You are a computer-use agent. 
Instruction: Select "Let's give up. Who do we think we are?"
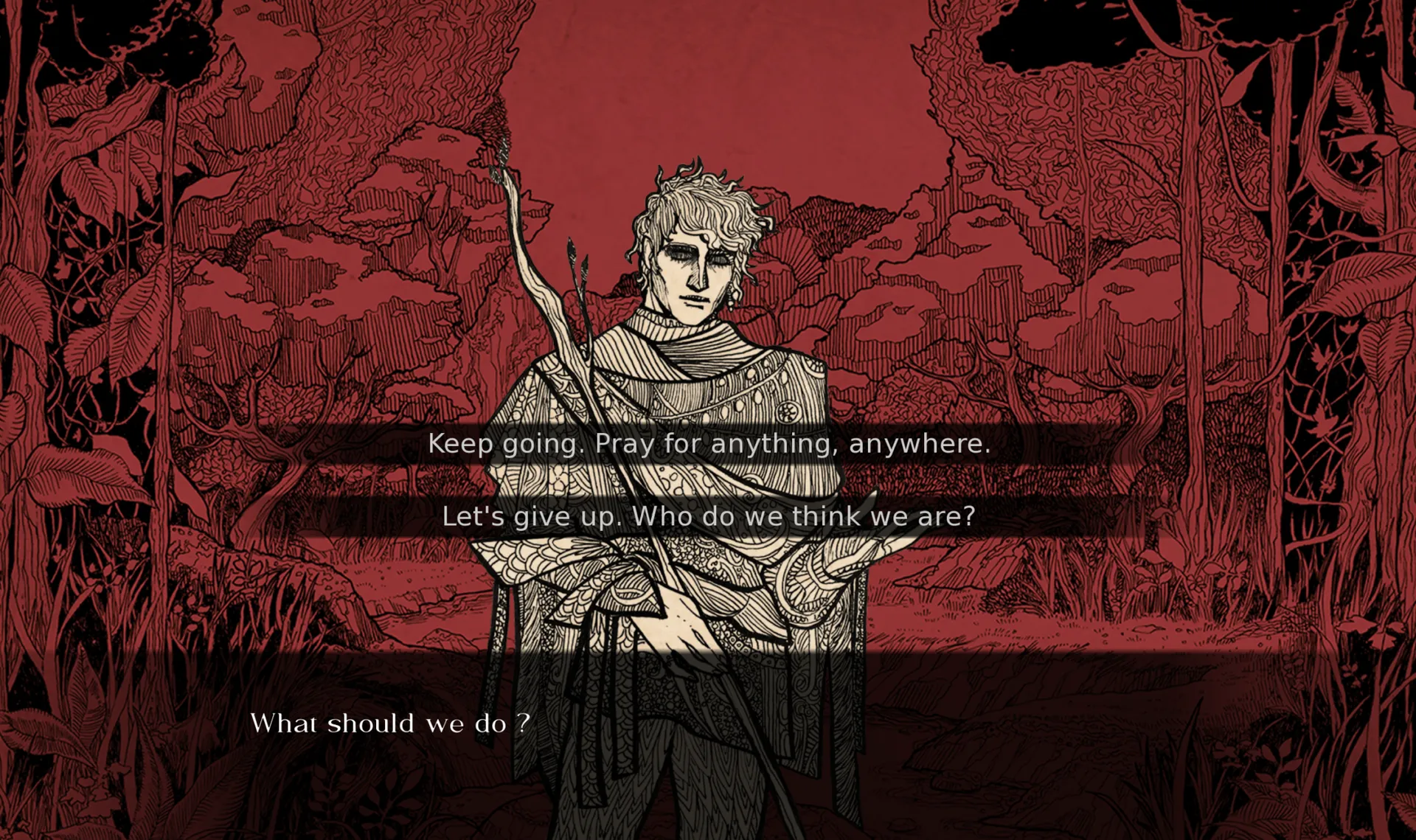coord(709,516)
